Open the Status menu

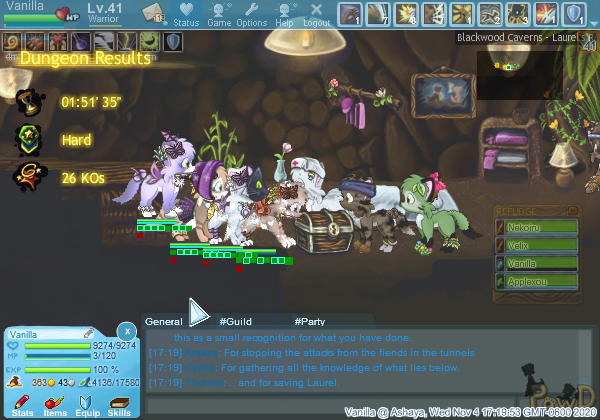pos(186,14)
